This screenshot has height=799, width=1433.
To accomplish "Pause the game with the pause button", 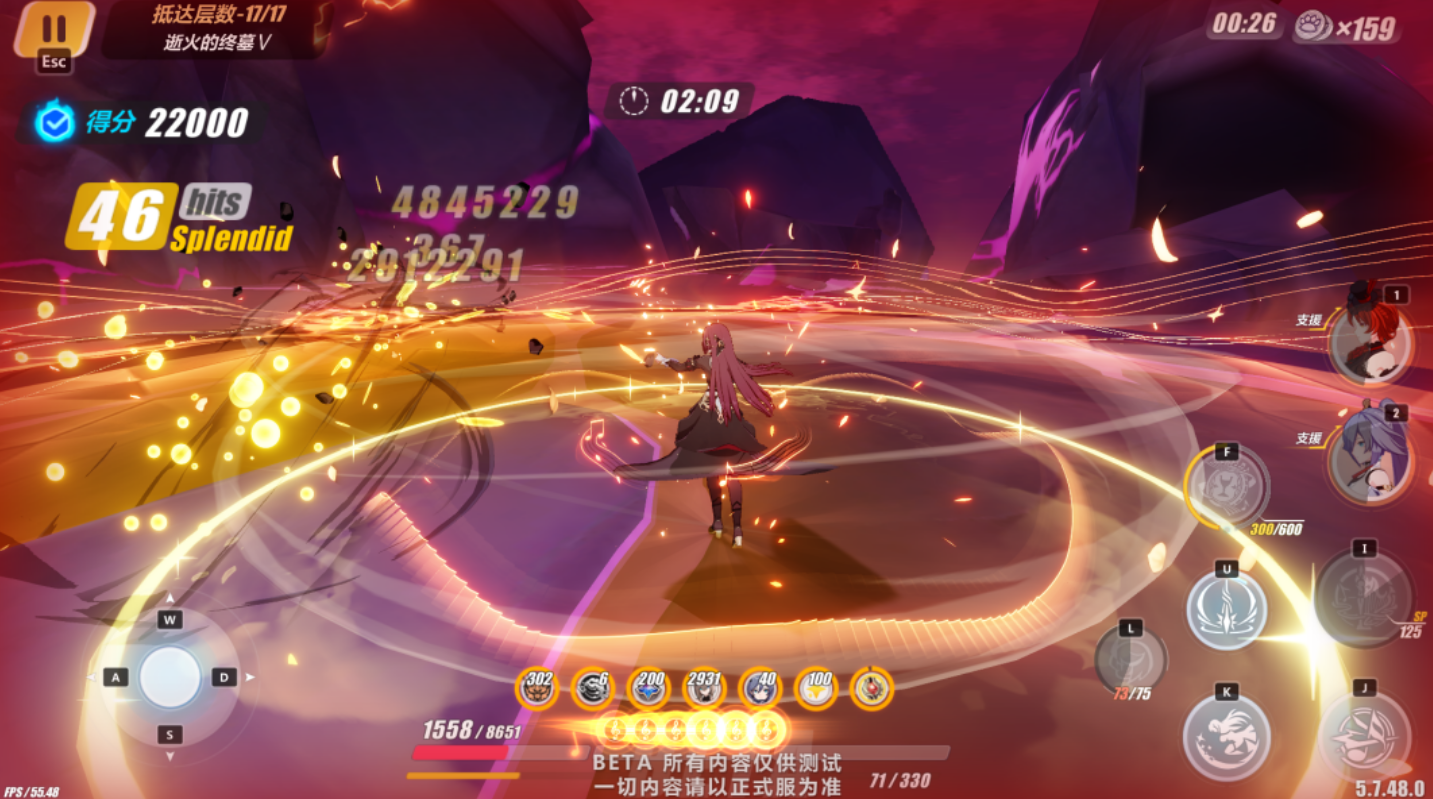I will pyautogui.click(x=54, y=29).
